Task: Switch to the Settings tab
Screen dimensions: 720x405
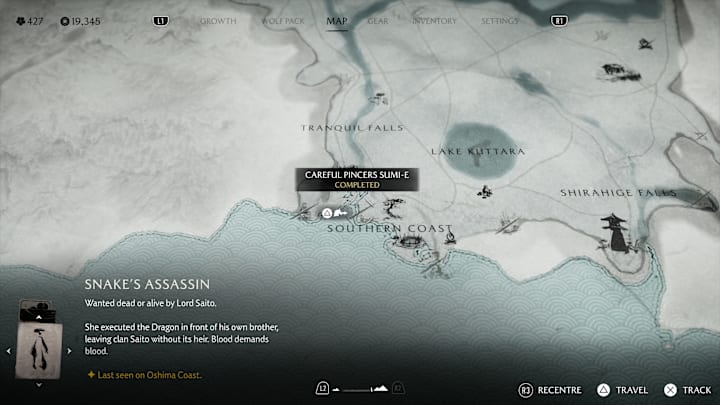Action: (500, 21)
